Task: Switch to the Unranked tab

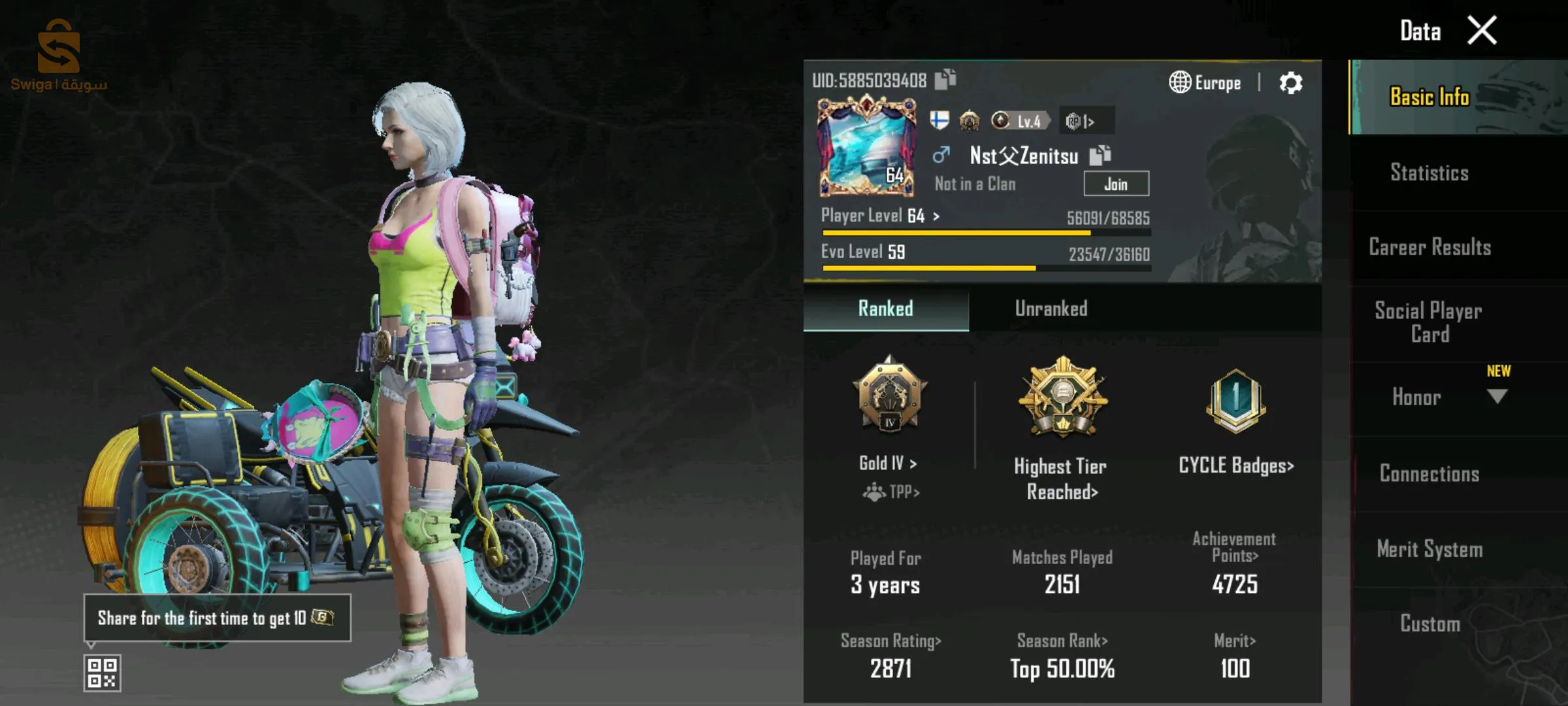Action: (x=1051, y=309)
